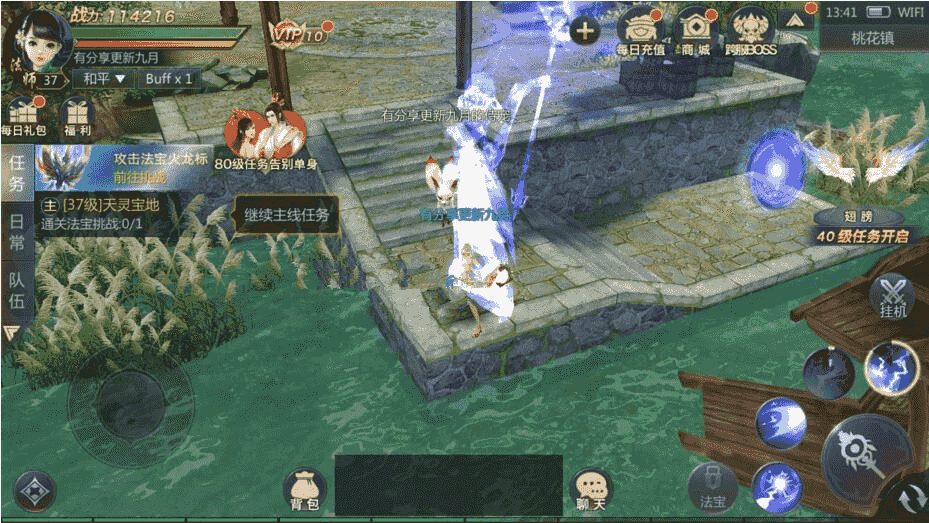Open the 商城 shop
Image resolution: width=929 pixels, height=523 pixels.
pos(695,29)
